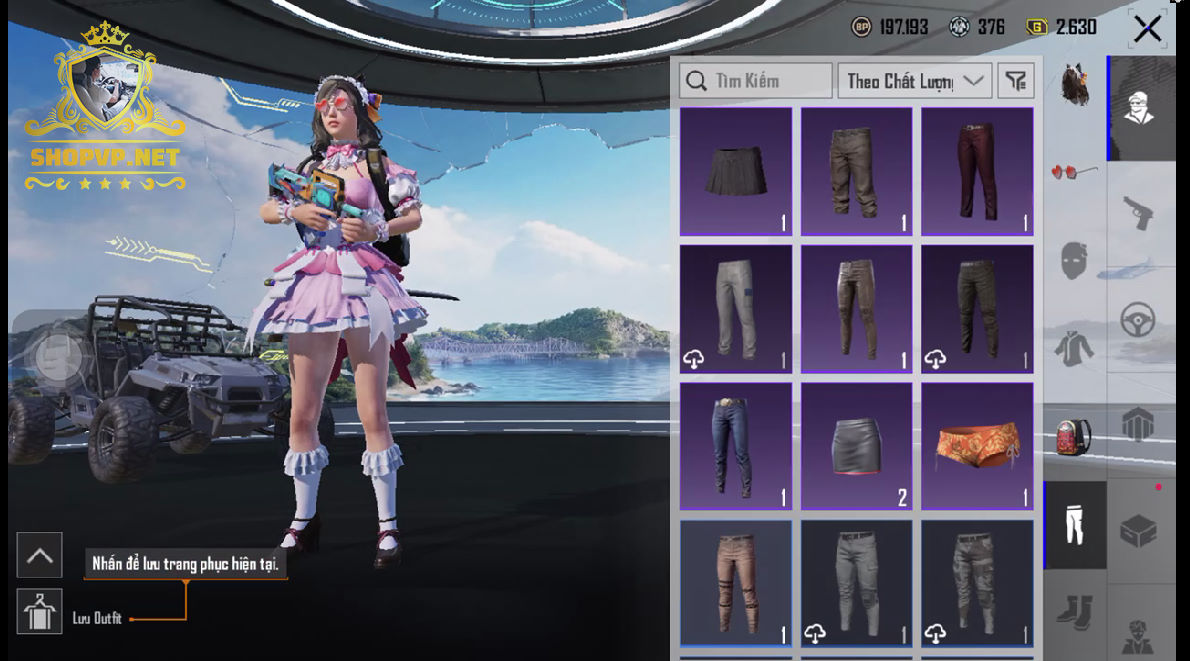
Task: Open the filter funnel button
Action: point(1015,81)
